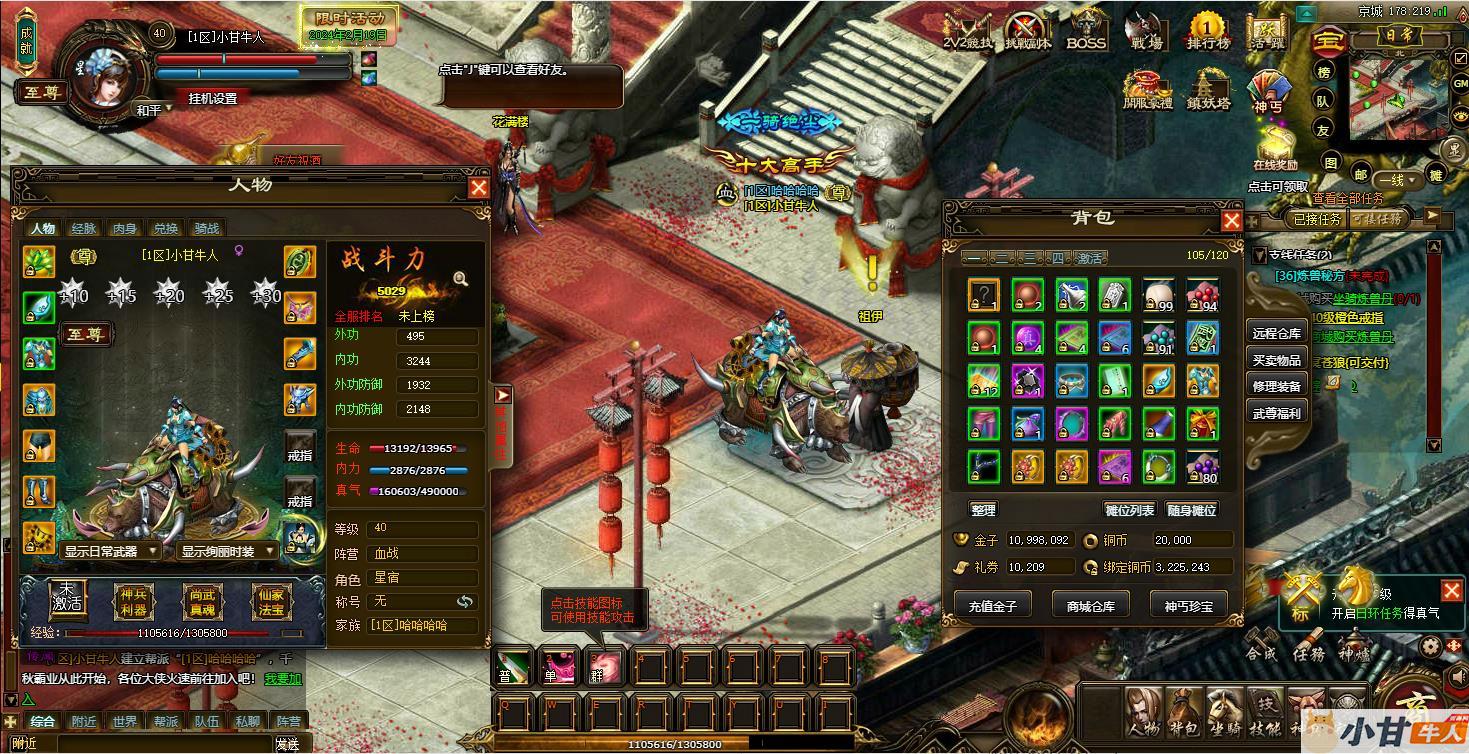This screenshot has height=754, width=1469.
Task: Open the 排行榜 ranking icon
Action: tap(1207, 30)
